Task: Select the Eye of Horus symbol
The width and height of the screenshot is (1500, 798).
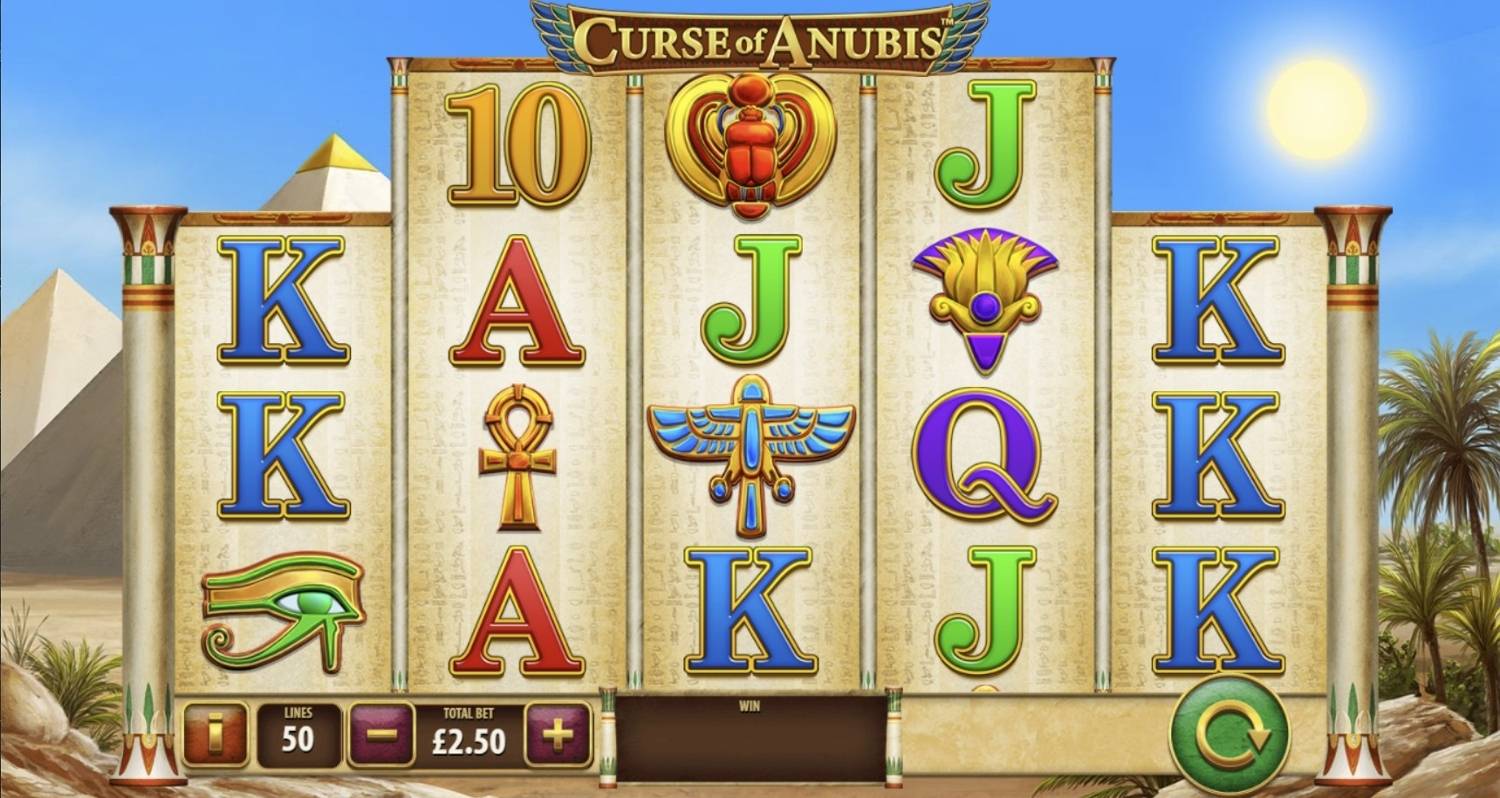Action: pos(283,600)
